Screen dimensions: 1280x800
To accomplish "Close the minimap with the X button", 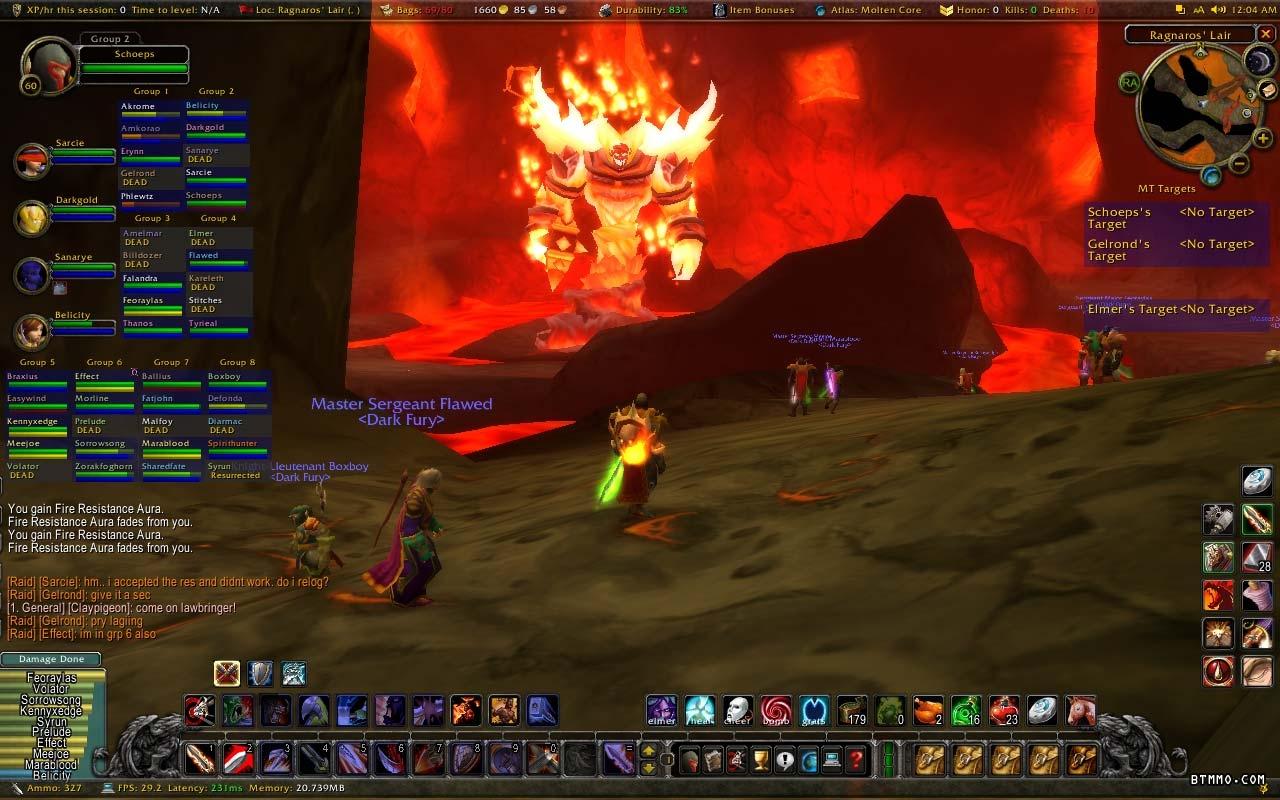I will coord(1265,35).
